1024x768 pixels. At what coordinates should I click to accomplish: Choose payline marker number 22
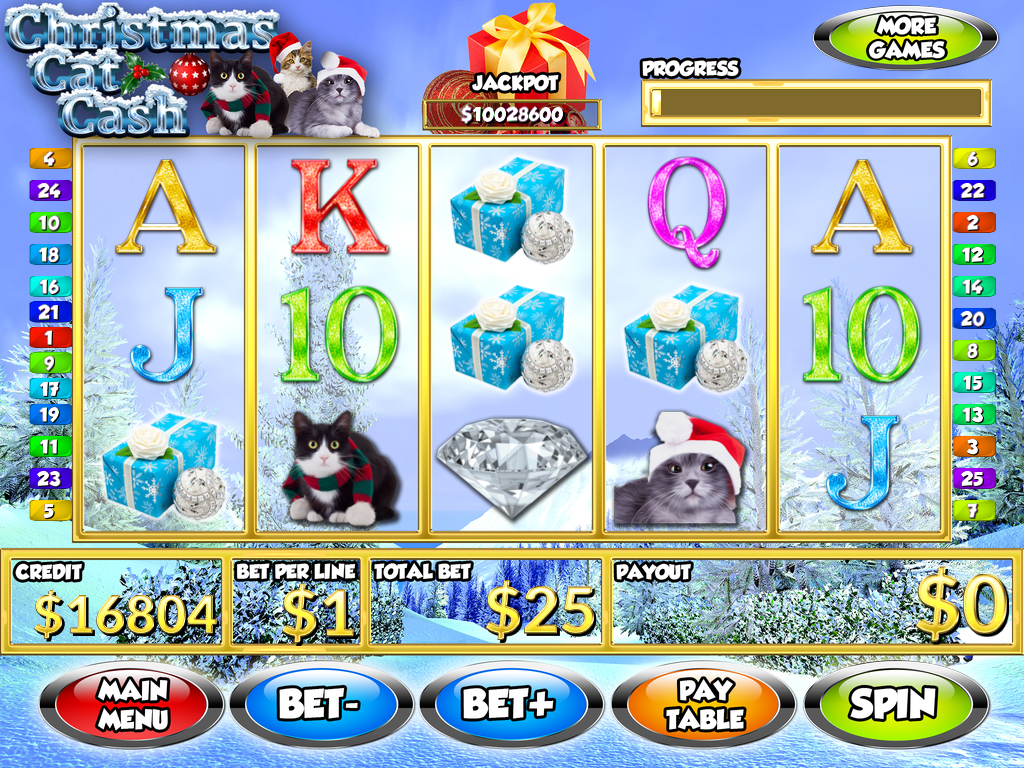pyautogui.click(x=973, y=190)
